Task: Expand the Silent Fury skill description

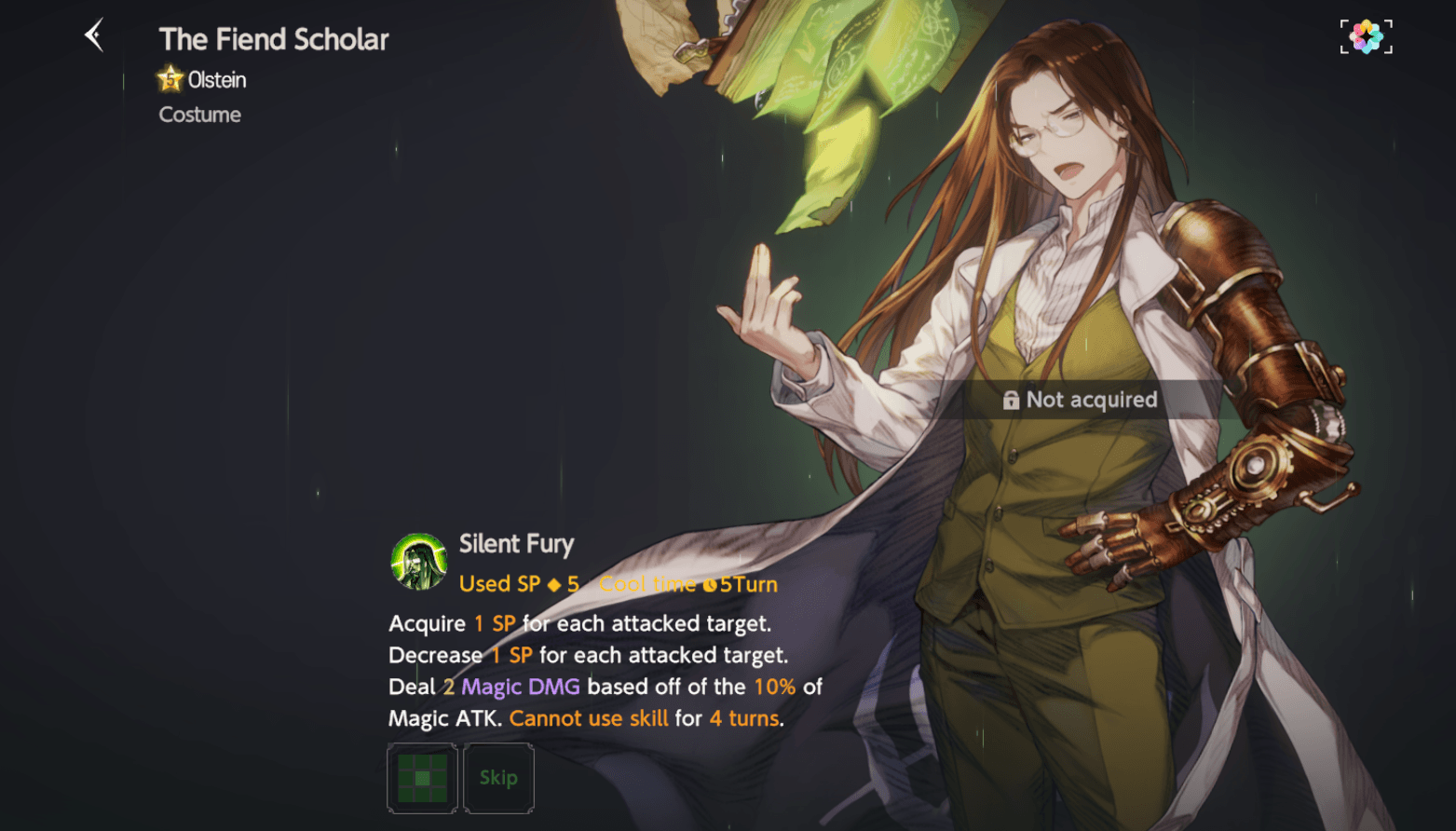Action: pyautogui.click(x=585, y=670)
